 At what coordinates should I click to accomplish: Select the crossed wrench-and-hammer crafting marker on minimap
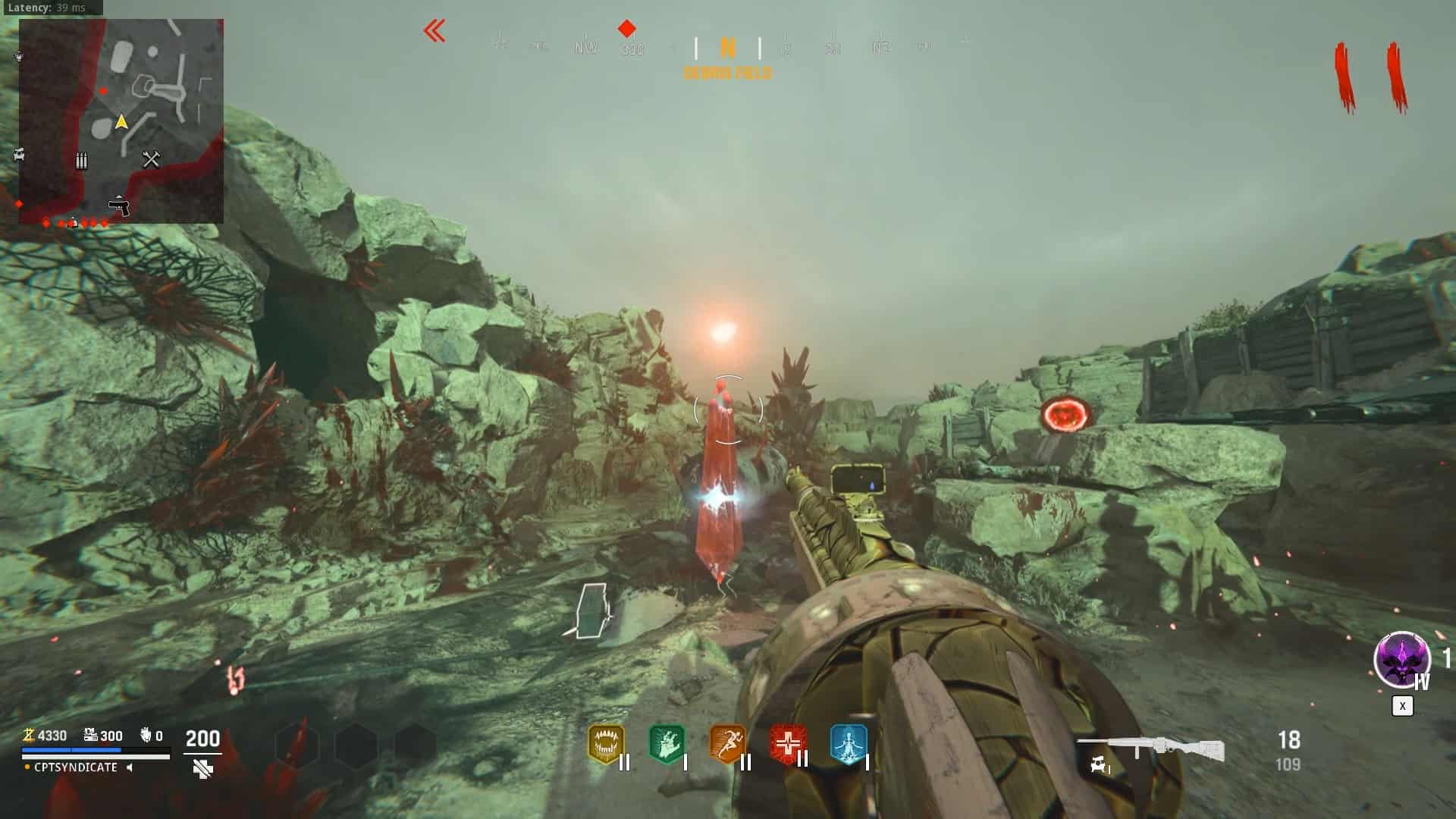(151, 158)
